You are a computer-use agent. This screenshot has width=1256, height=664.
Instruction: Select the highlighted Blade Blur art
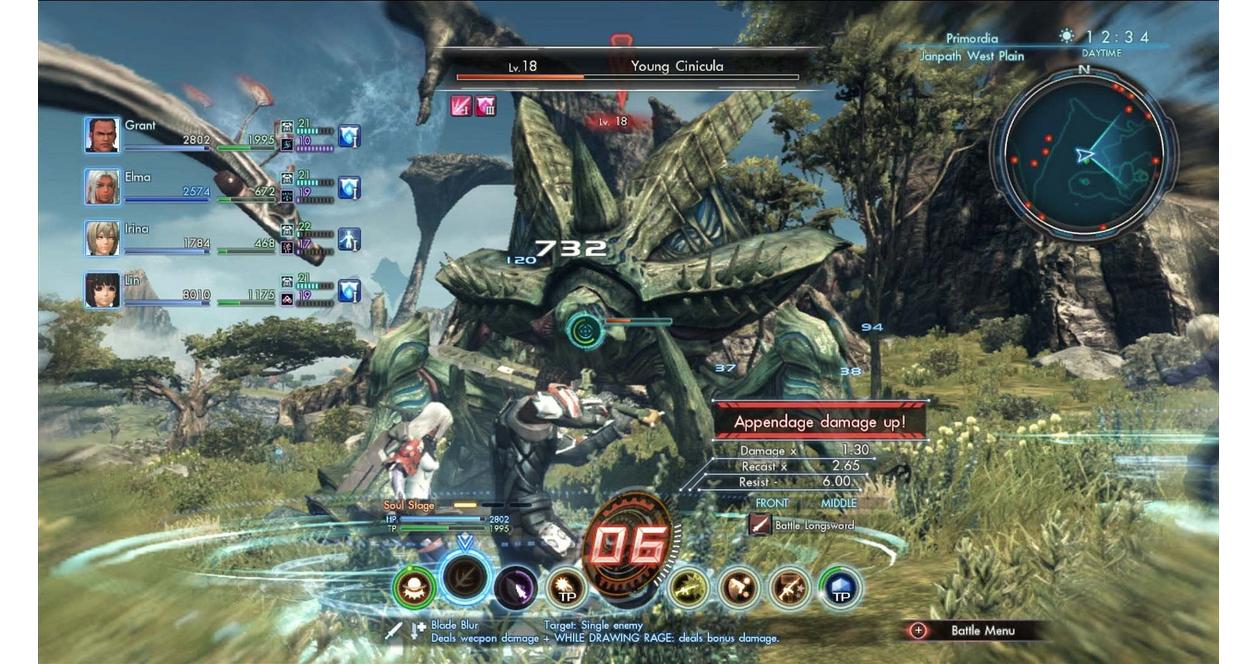point(465,577)
